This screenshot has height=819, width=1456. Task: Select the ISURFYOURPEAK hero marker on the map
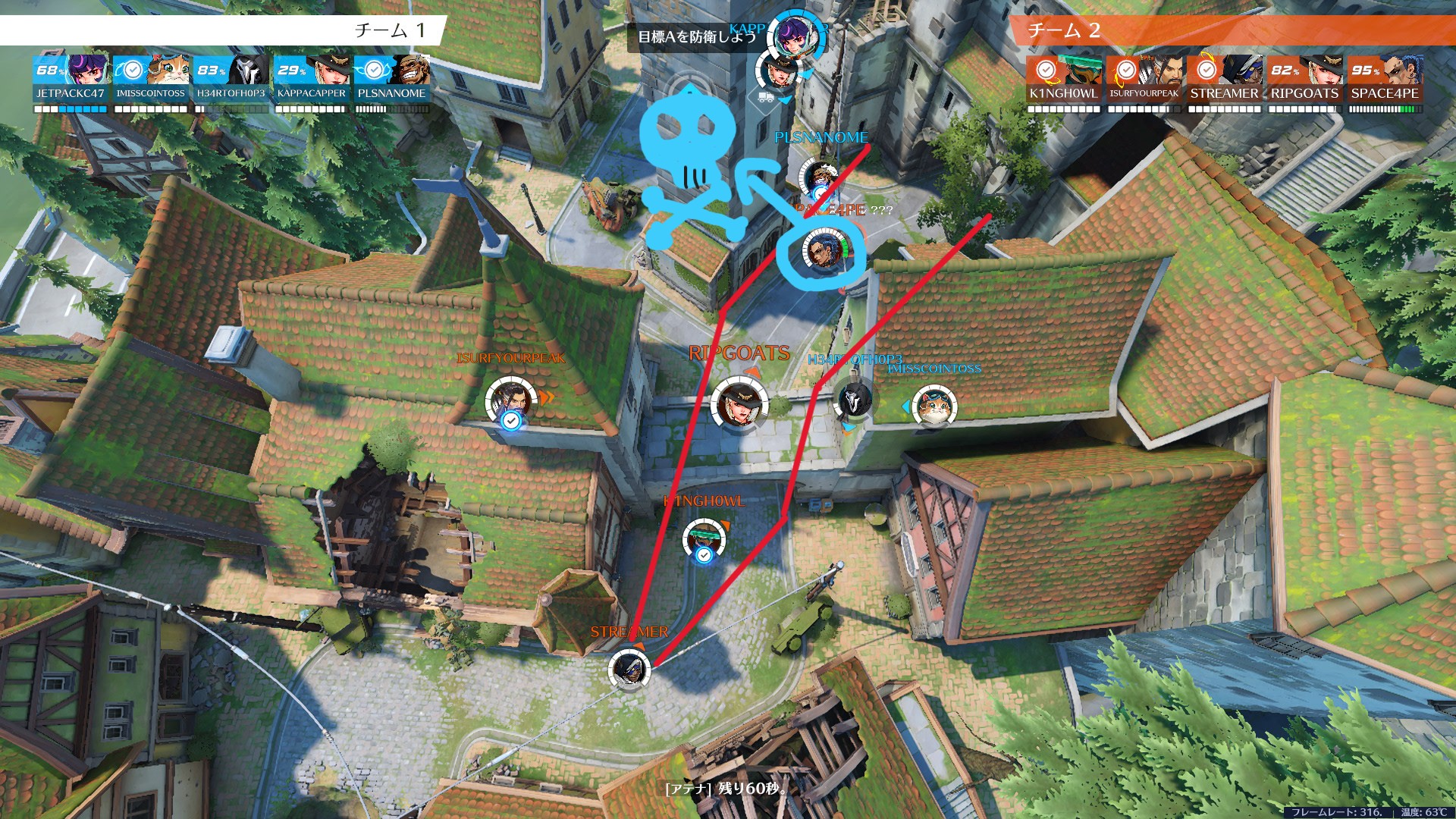click(509, 399)
